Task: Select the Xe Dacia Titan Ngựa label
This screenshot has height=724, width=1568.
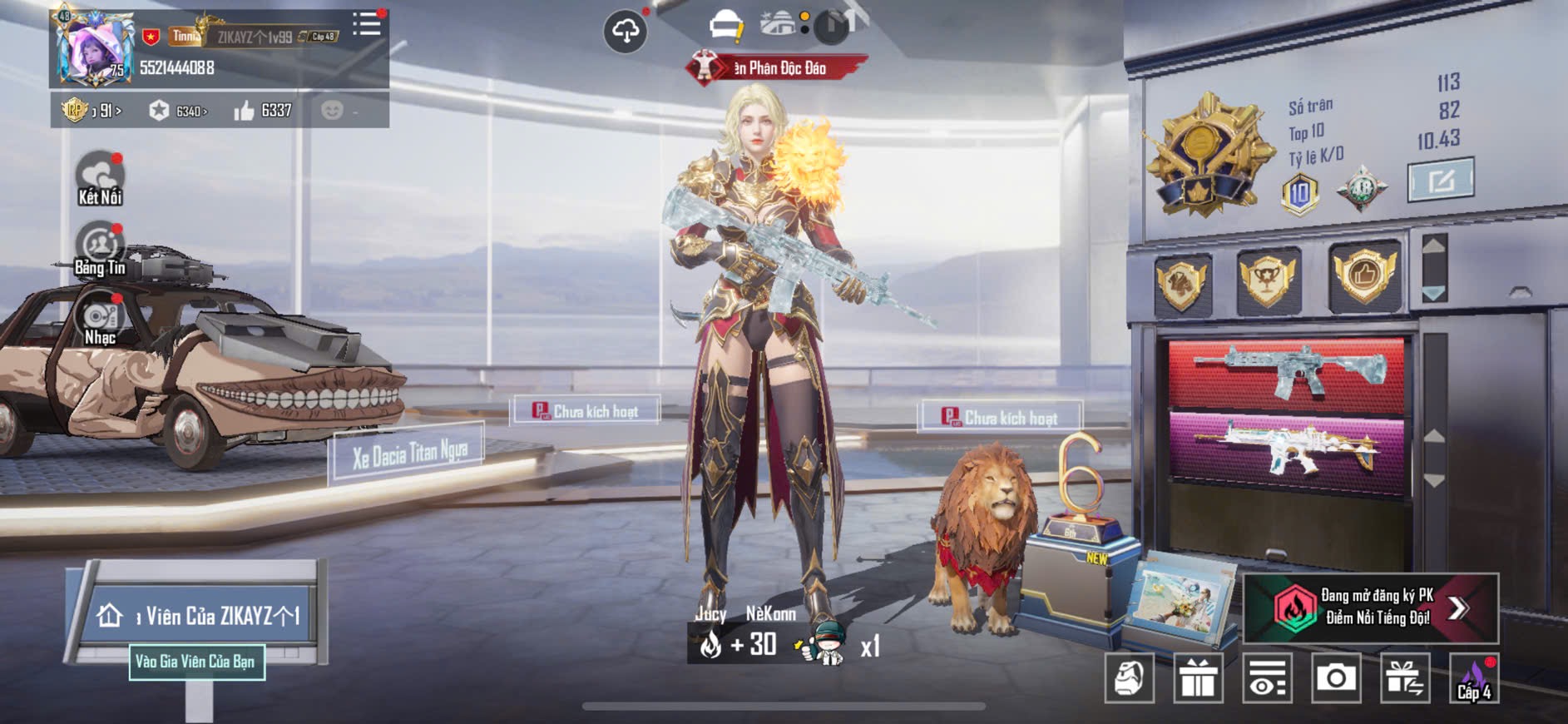Action: pos(408,454)
